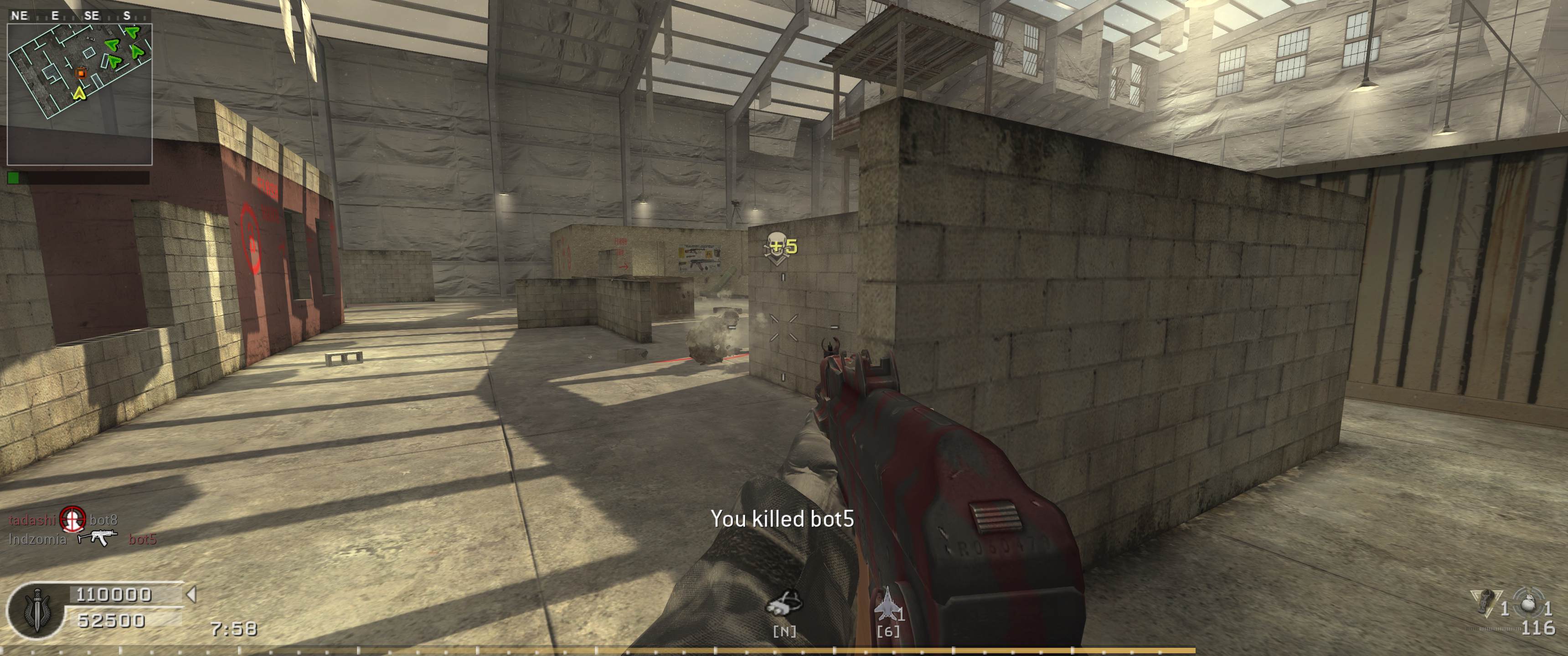Click the AK rifle icon in the killfeed
Screen dimensions: 1568x656
(x=98, y=538)
